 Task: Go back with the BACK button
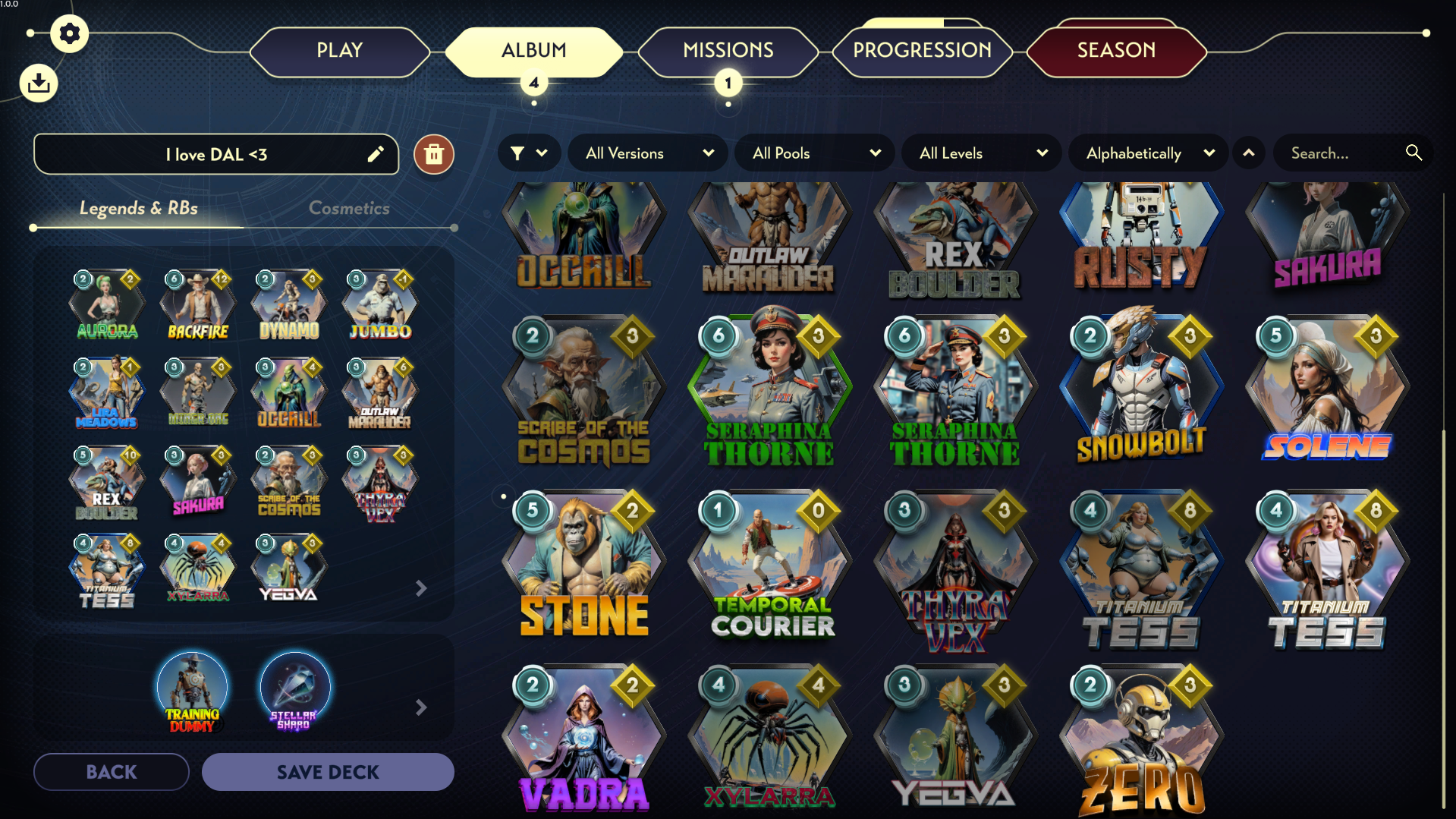[x=112, y=772]
